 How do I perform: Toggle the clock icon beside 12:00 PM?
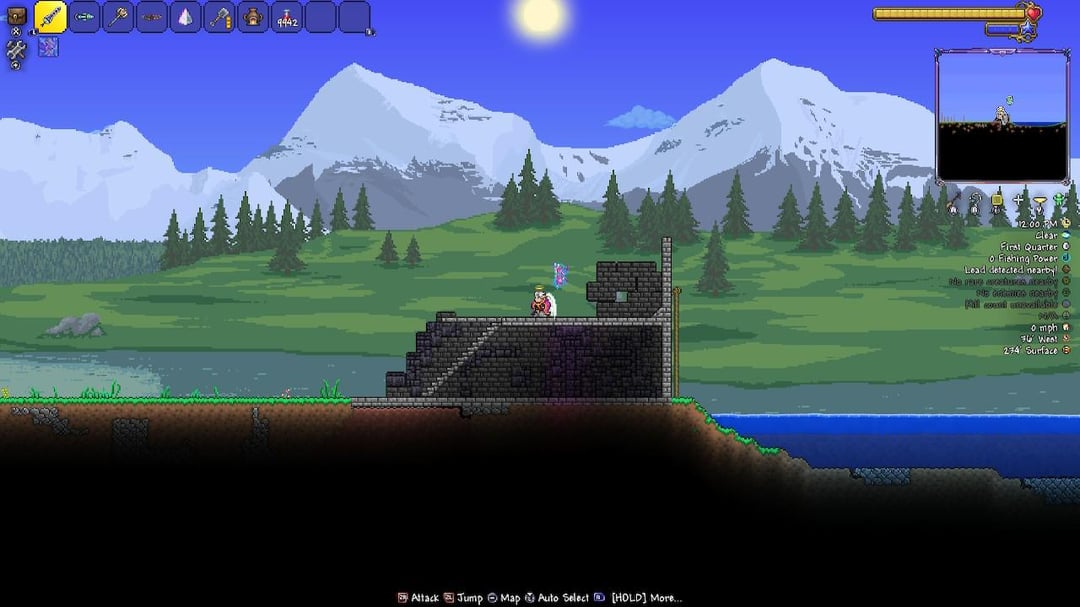pyautogui.click(x=1066, y=223)
